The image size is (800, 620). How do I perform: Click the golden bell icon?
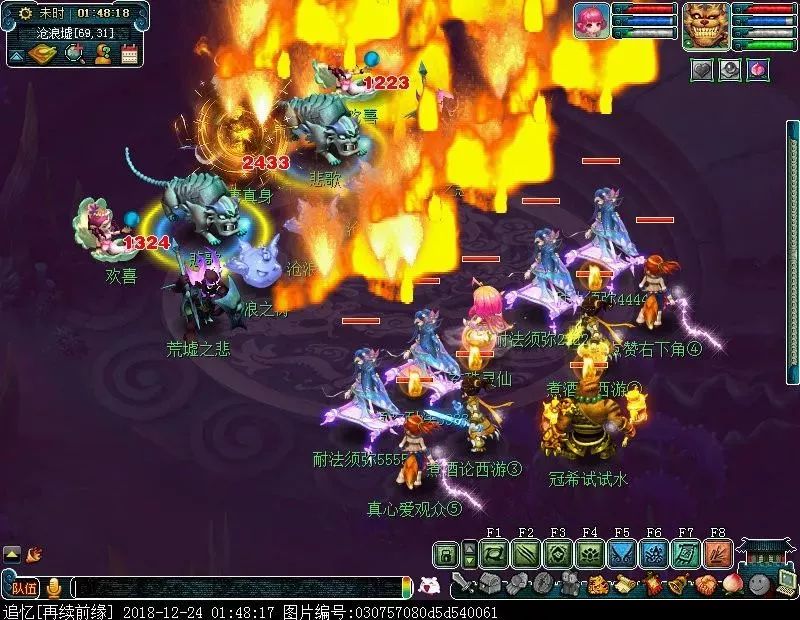[678, 584]
